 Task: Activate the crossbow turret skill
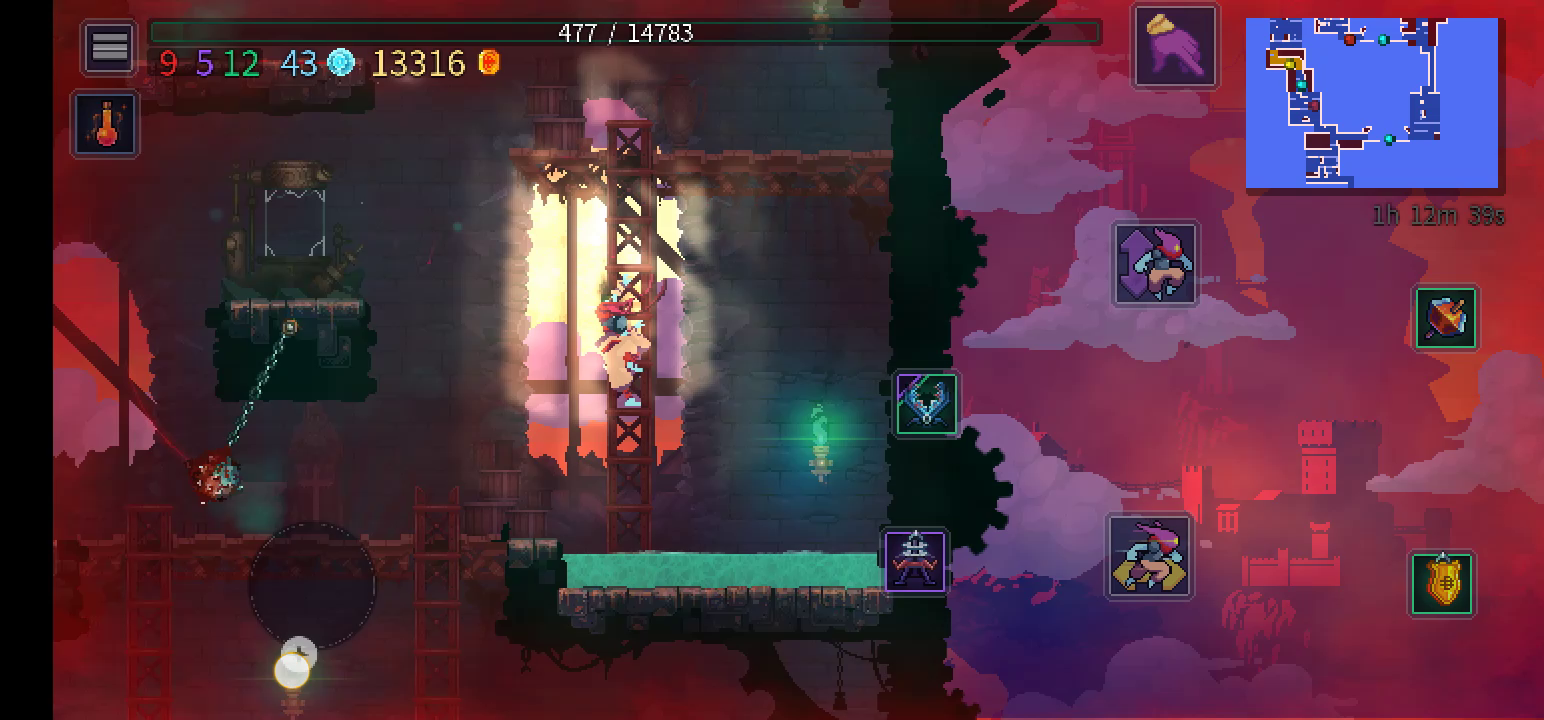926,404
